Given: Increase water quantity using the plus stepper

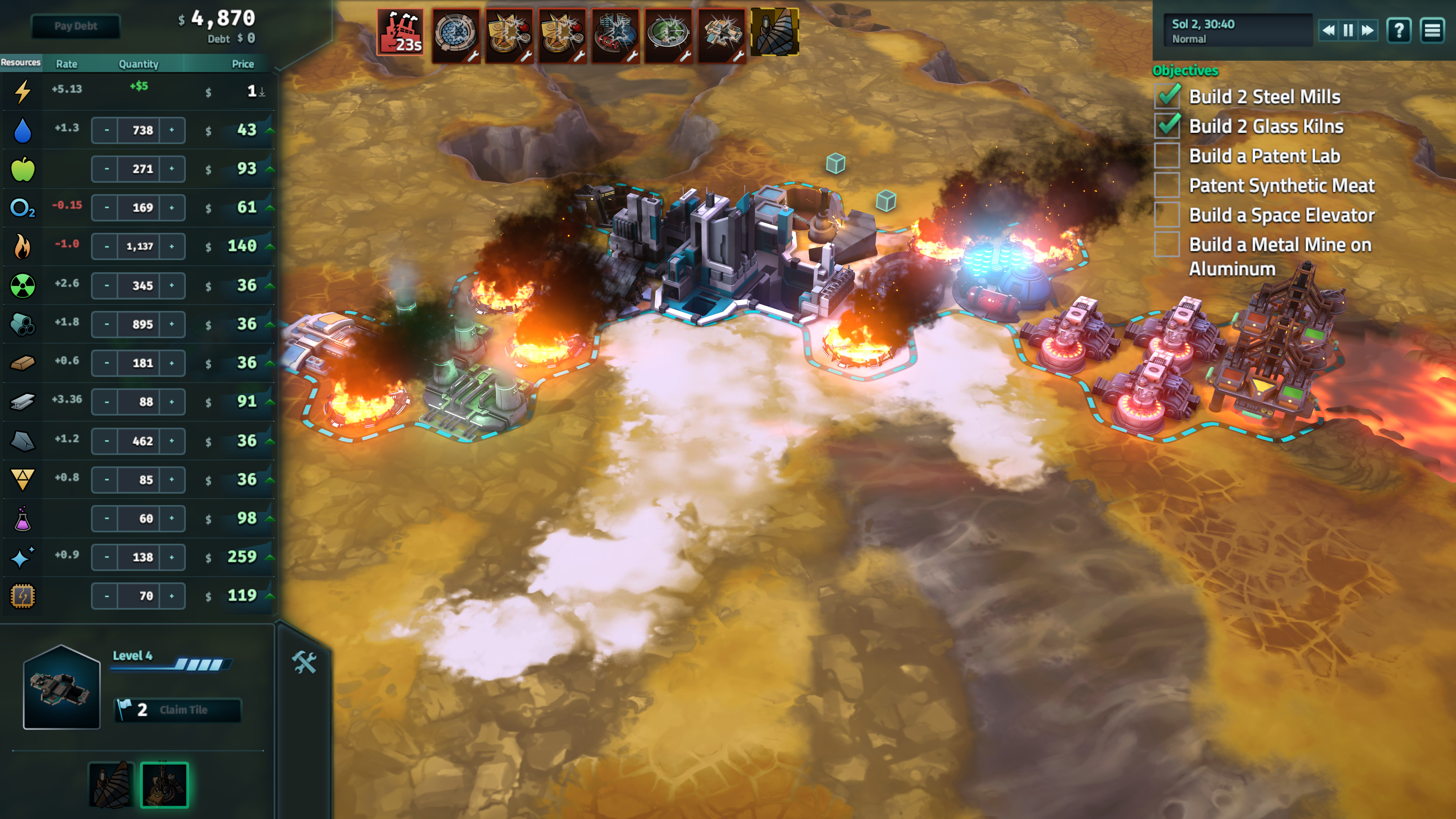Looking at the screenshot, I should [171, 129].
